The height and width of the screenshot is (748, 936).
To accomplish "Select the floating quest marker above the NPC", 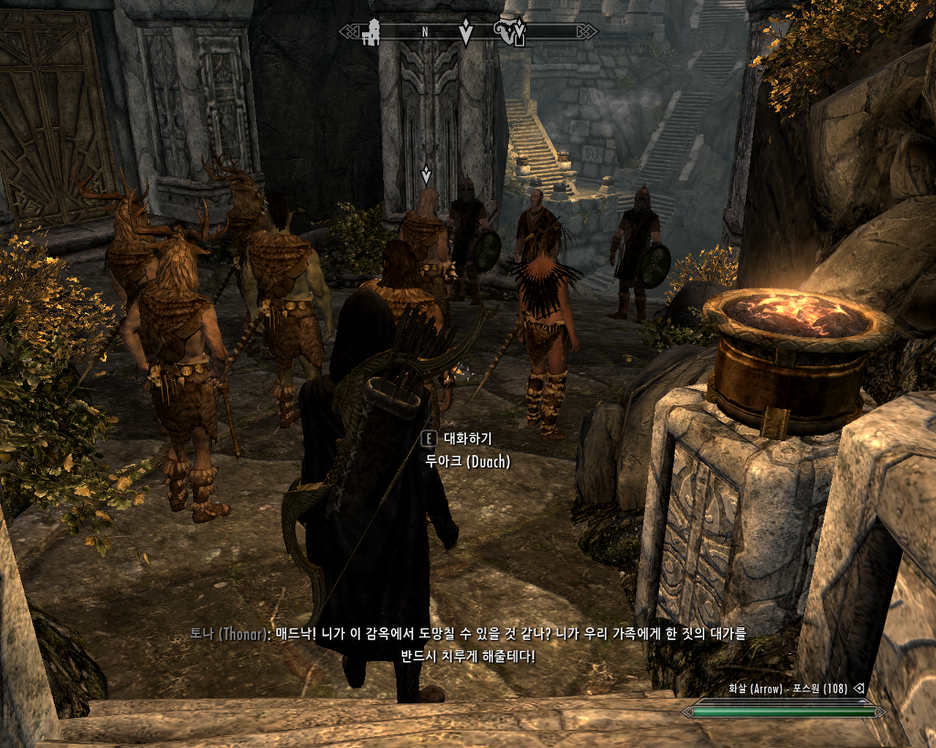I will (x=426, y=175).
